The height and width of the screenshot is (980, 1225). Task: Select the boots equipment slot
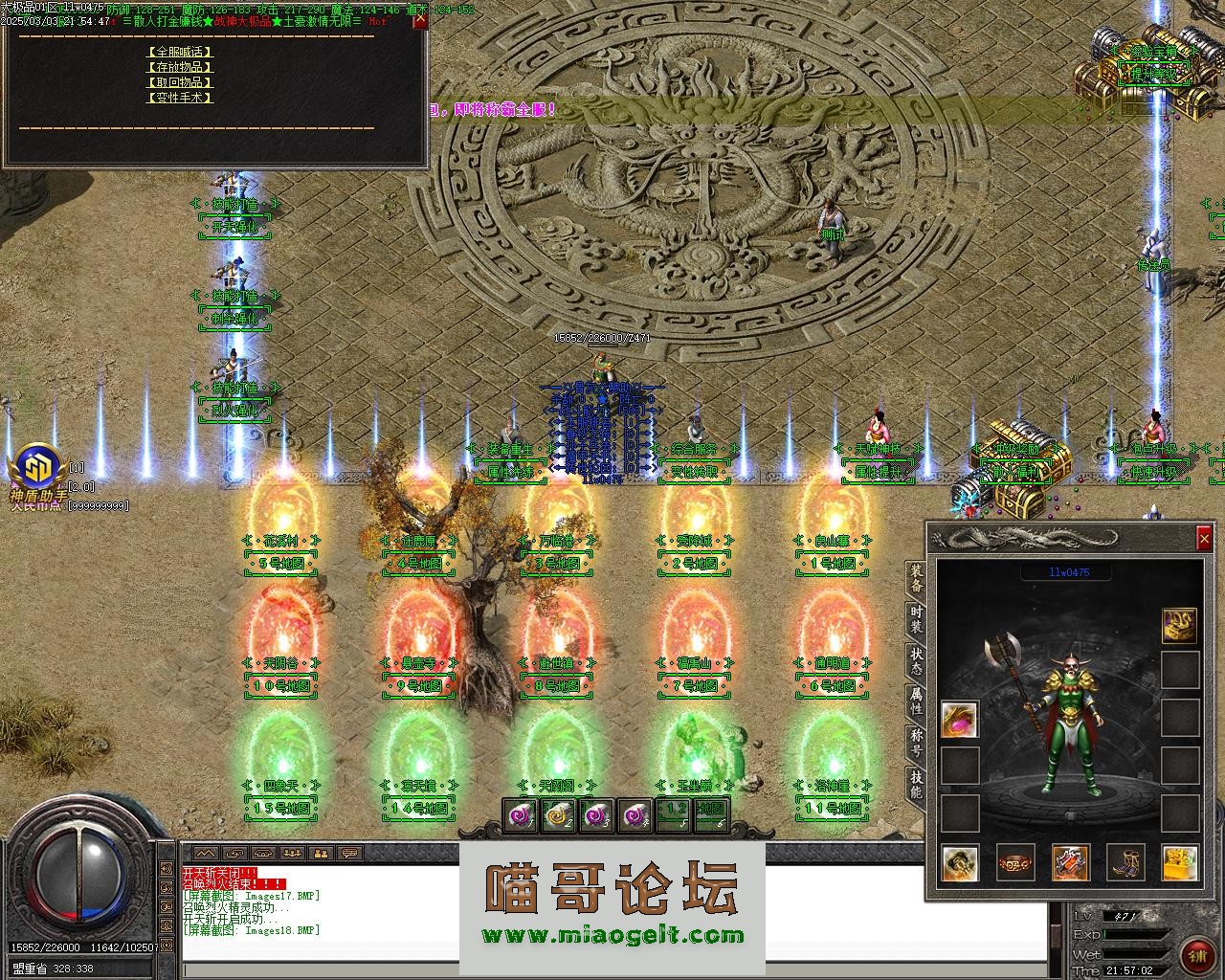pos(1125,862)
